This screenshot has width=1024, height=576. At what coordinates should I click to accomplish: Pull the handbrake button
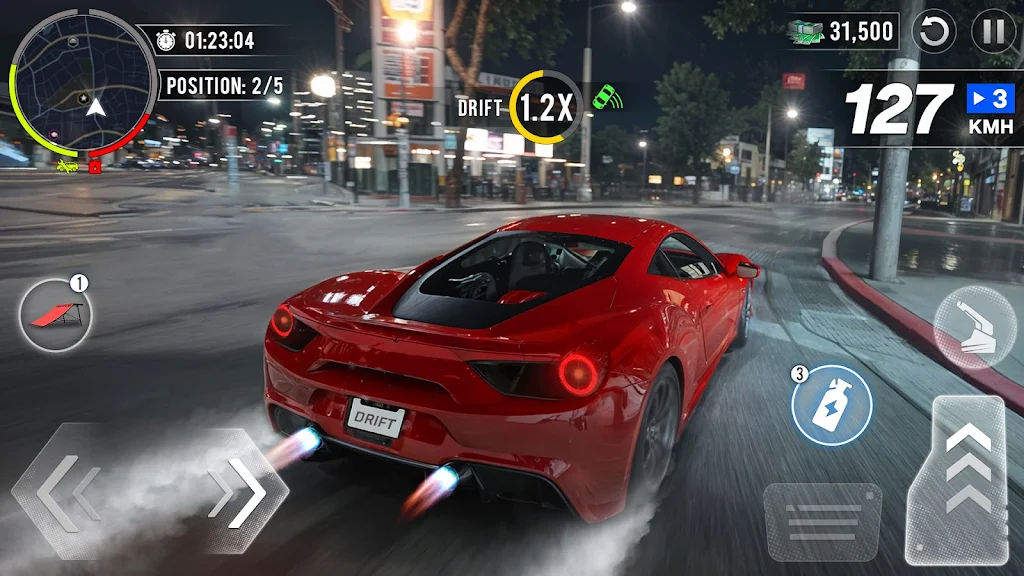973,327
